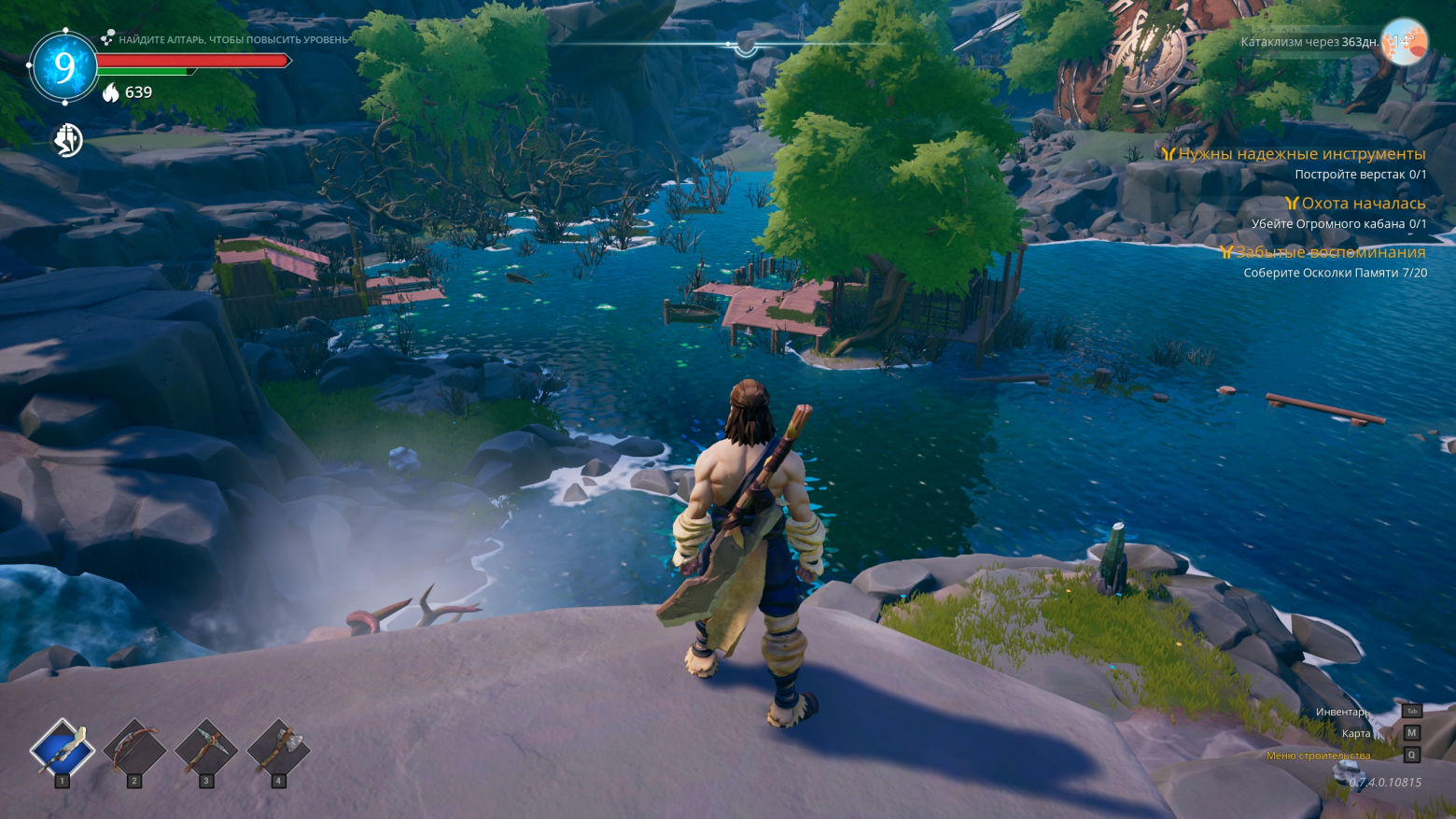
Task: Click the level 9 character orb
Action: (63, 66)
